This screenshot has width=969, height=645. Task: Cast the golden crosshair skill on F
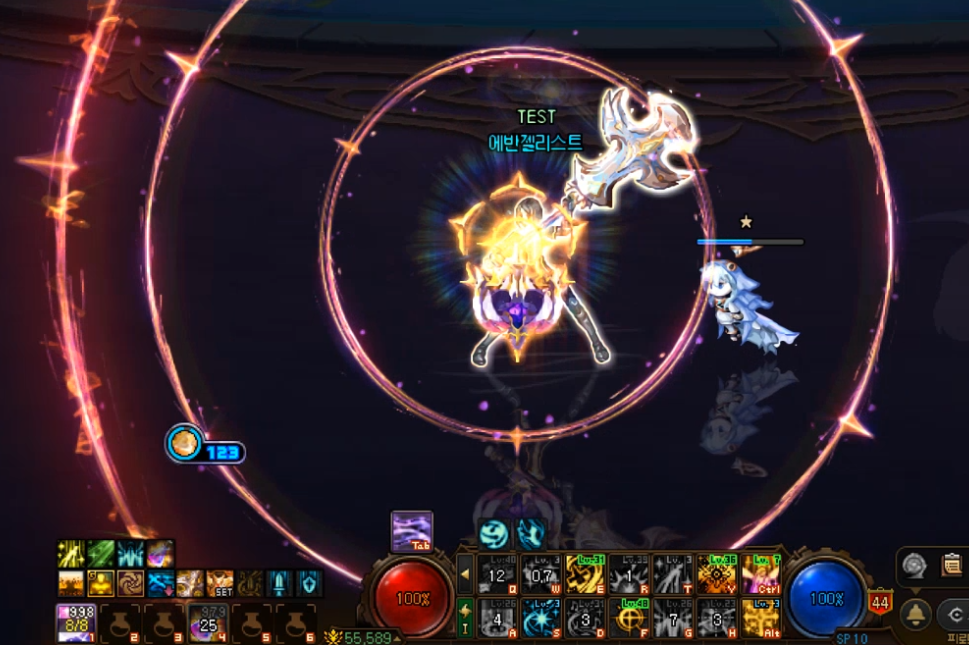click(x=629, y=618)
